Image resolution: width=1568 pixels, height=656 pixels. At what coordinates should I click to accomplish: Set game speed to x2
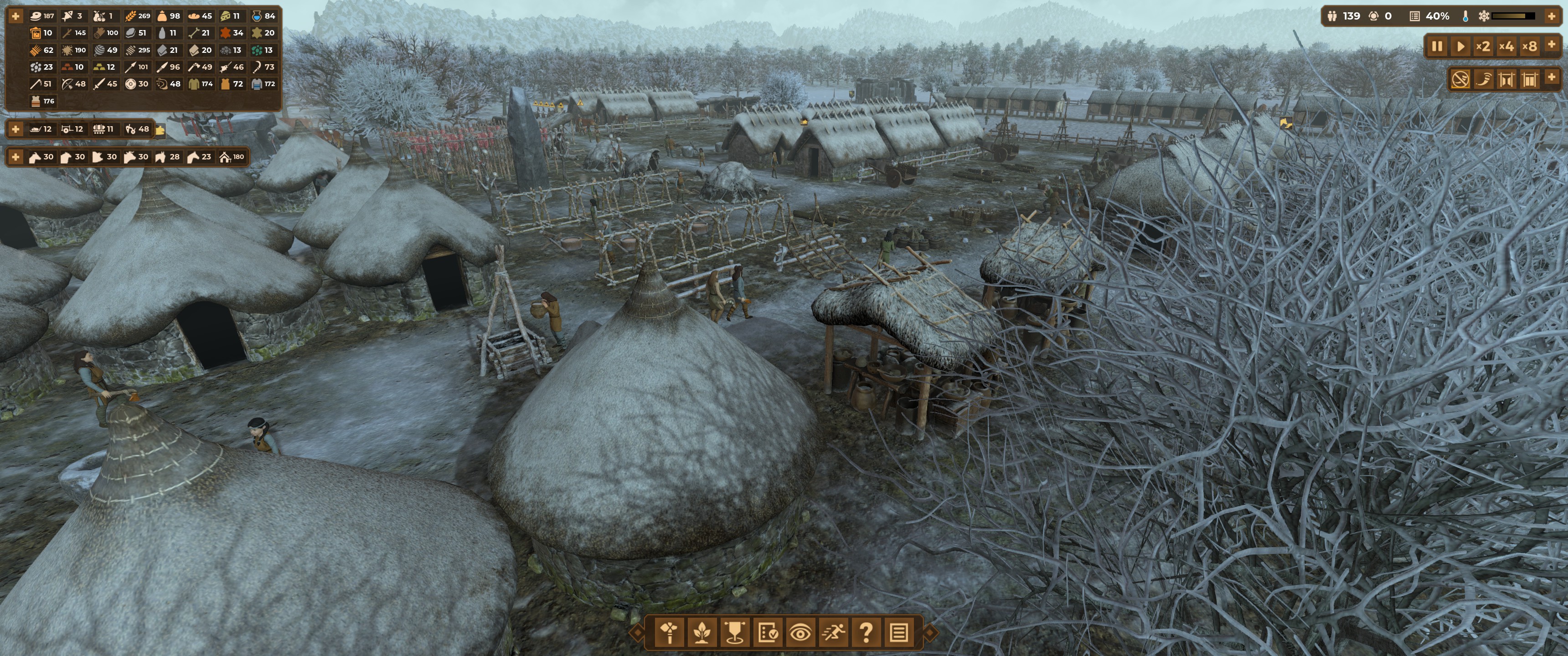pyautogui.click(x=1483, y=46)
